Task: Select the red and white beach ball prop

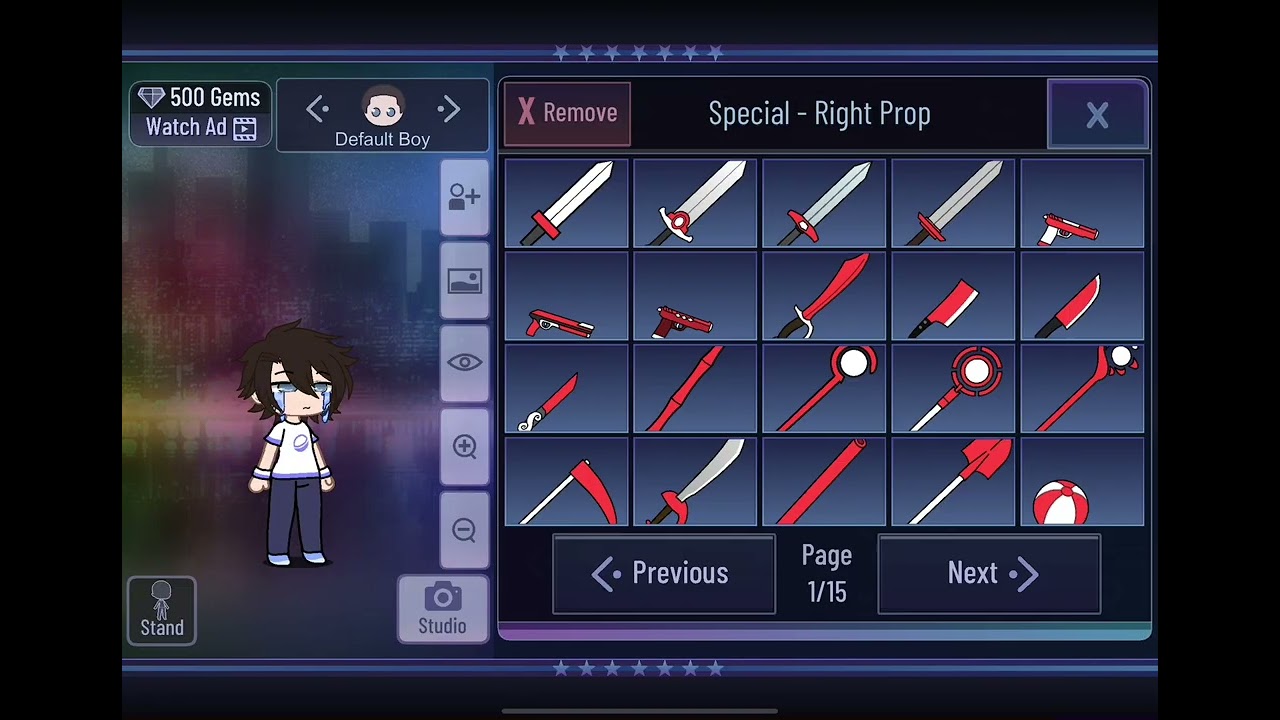Action: click(x=1082, y=482)
